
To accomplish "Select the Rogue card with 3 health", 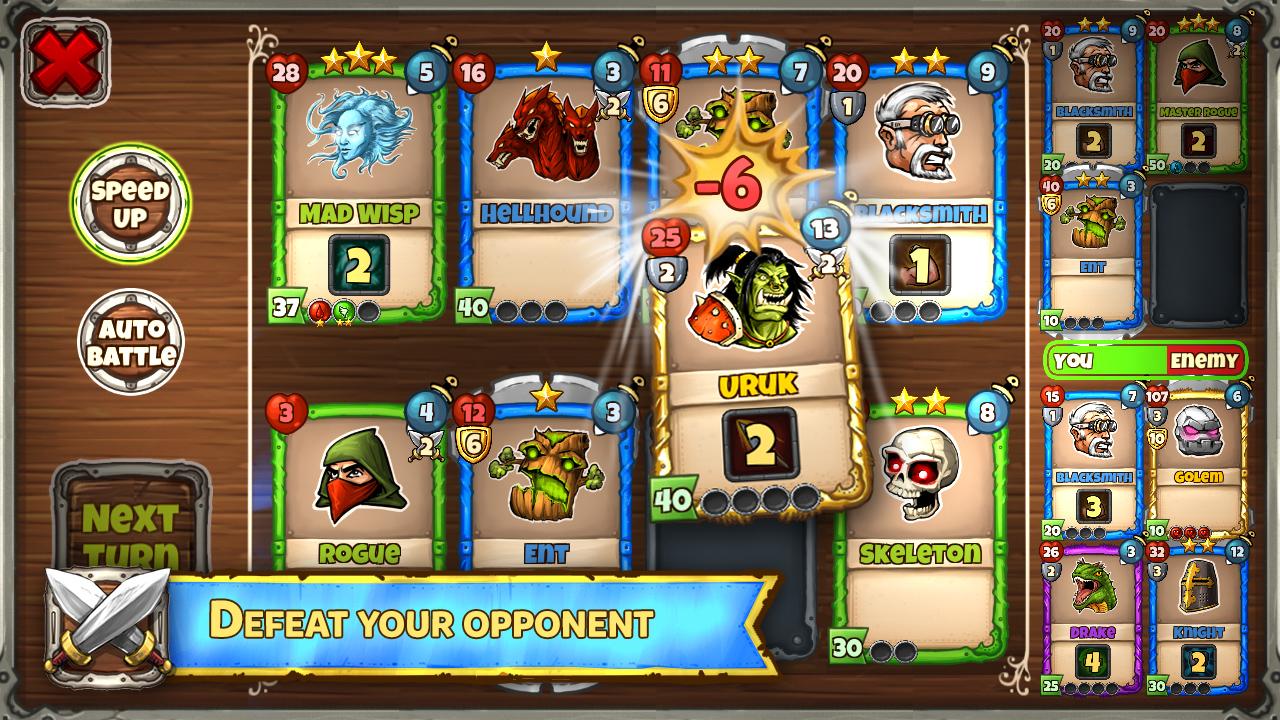I will [x=359, y=490].
